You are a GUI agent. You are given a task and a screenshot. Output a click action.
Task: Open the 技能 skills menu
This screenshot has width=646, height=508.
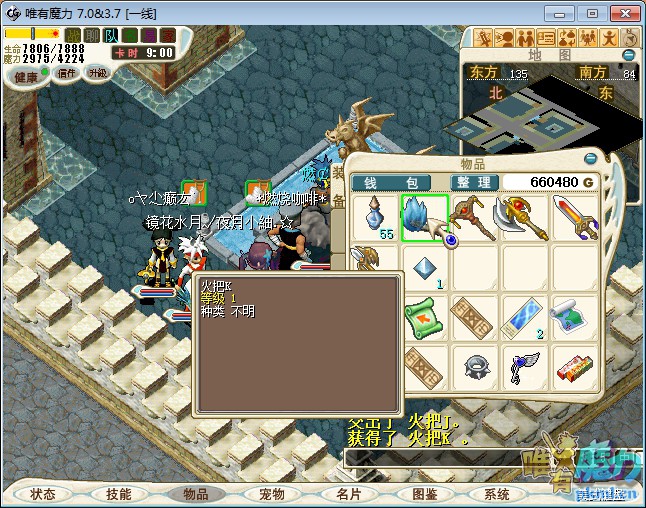[x=119, y=494]
